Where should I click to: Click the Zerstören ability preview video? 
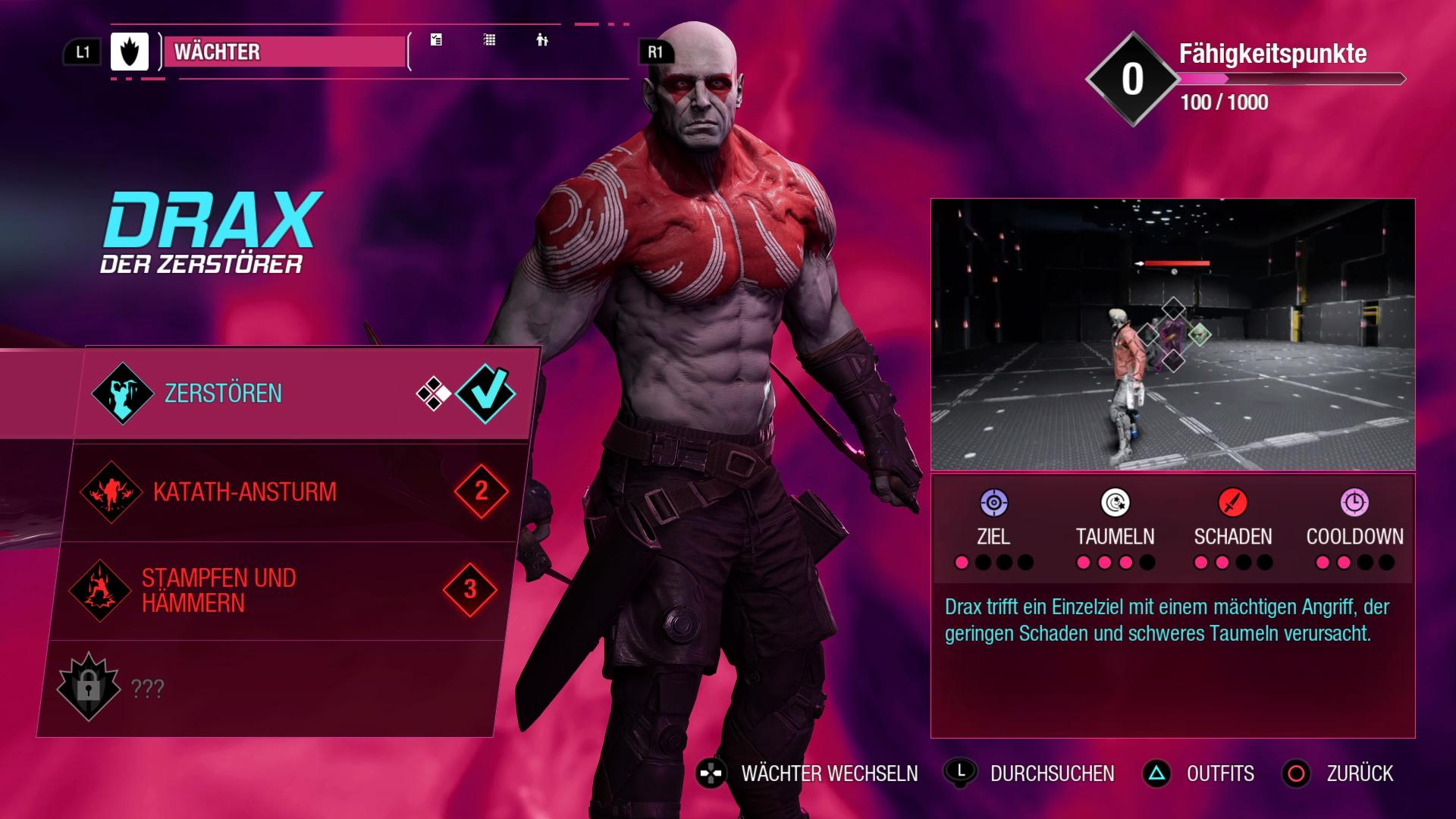(x=1172, y=334)
